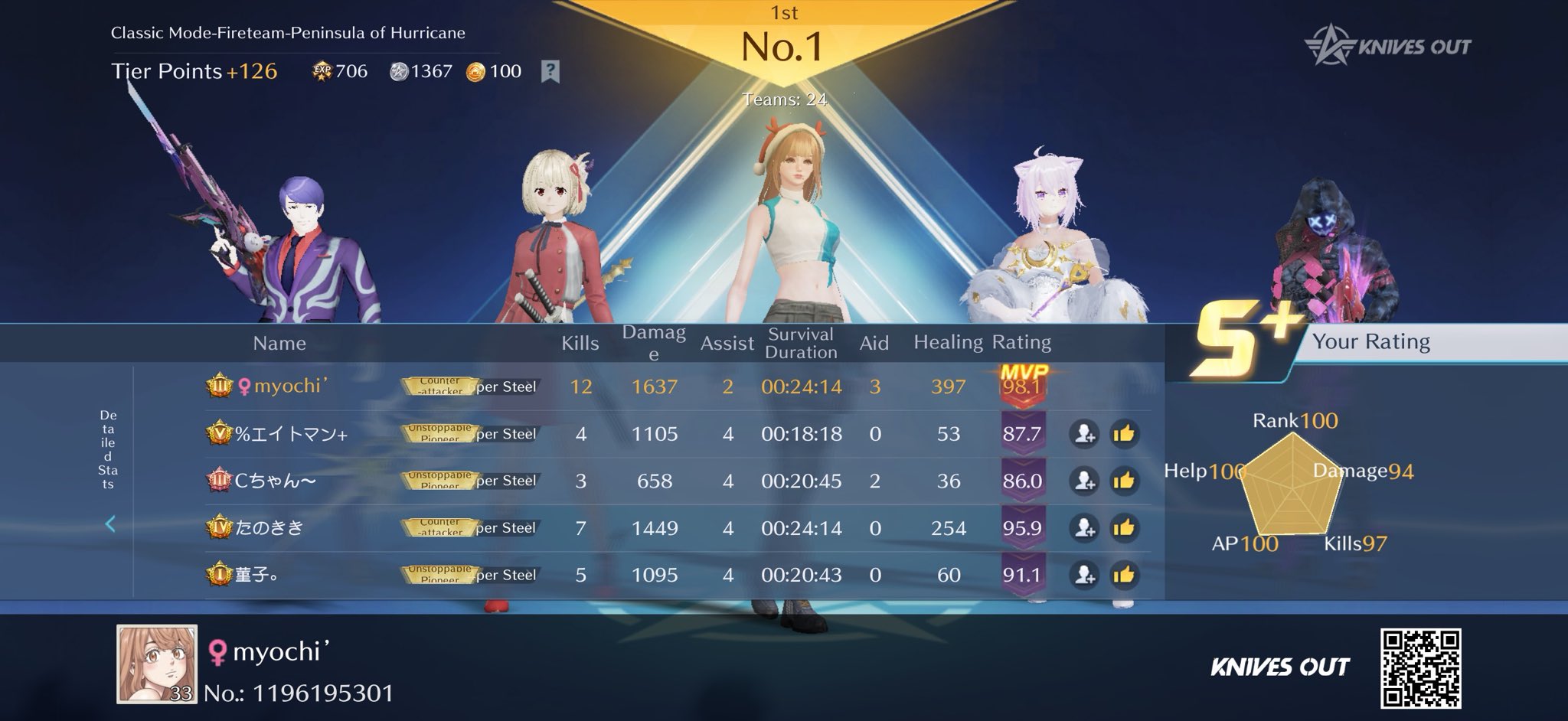Select the myochi' profile avatar
The width and height of the screenshot is (1568, 721).
pos(157,664)
